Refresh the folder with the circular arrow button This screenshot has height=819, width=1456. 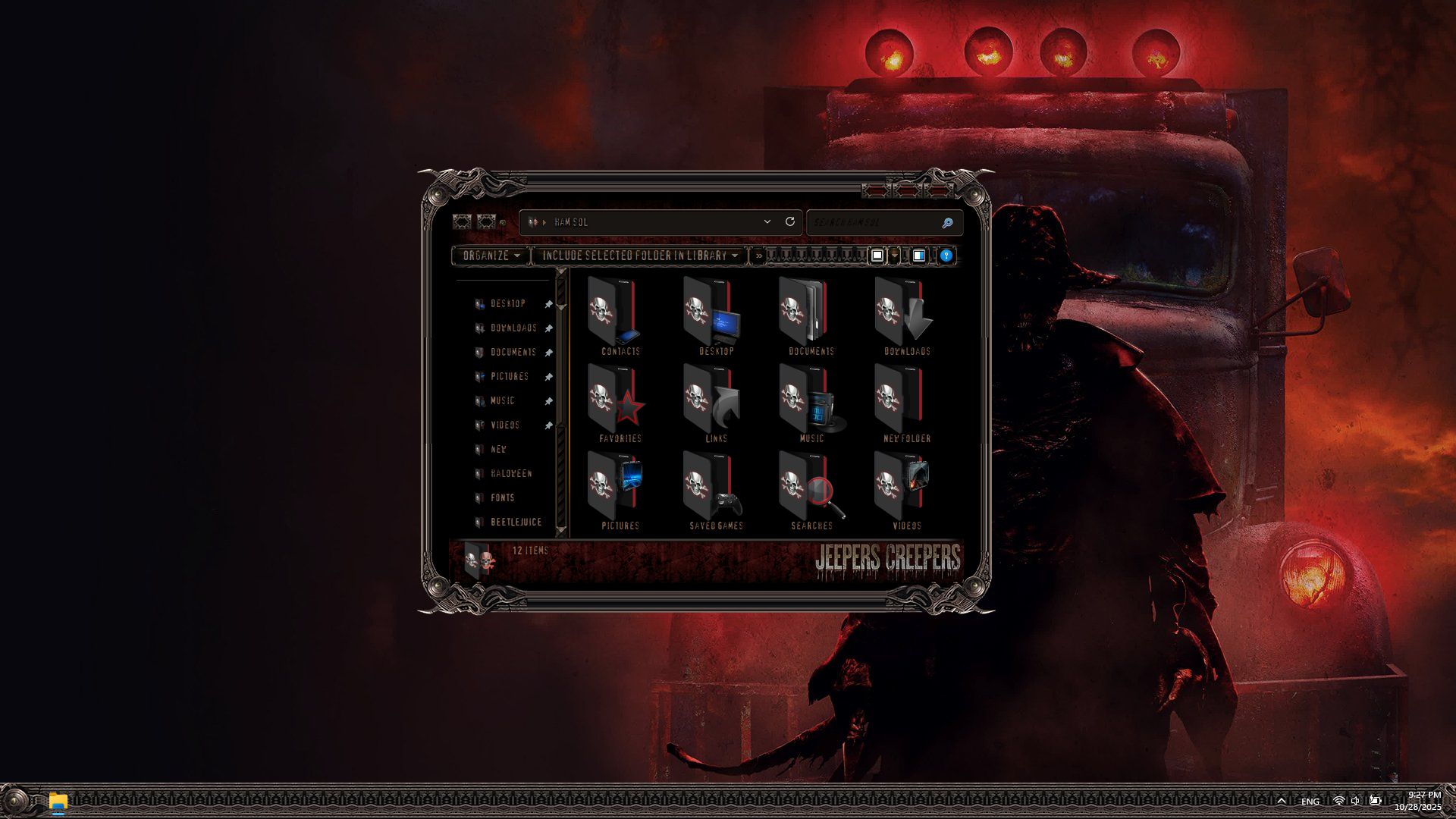(x=790, y=222)
